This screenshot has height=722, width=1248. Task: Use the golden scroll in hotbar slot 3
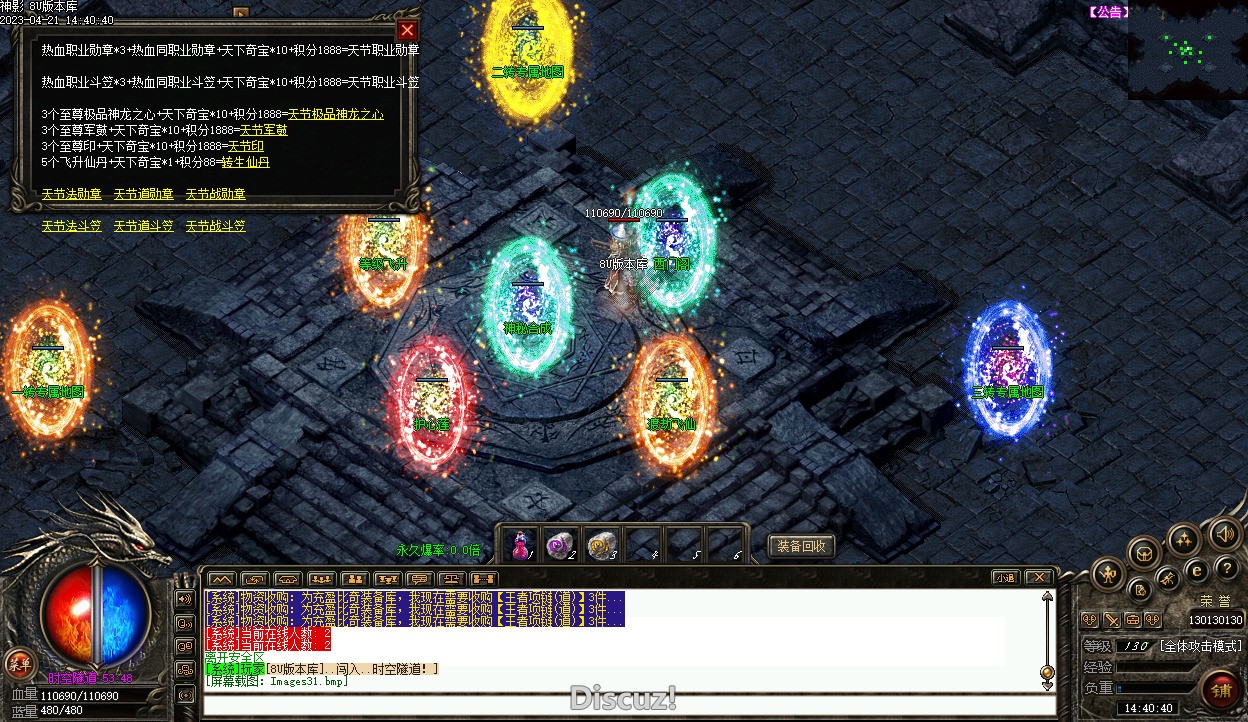point(600,544)
